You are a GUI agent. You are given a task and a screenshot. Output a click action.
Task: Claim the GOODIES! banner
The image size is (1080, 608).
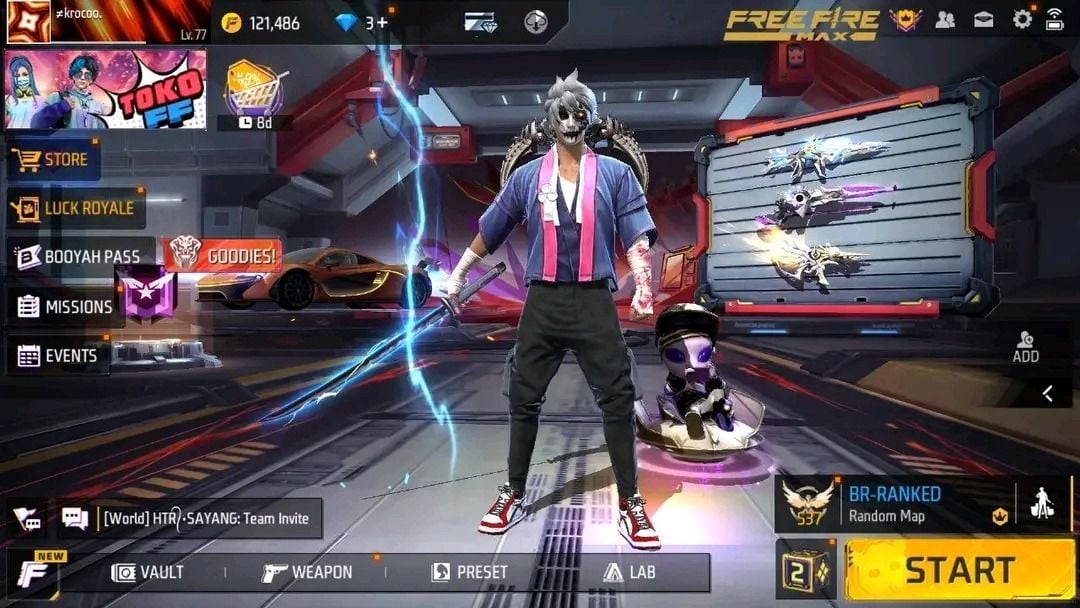223,256
